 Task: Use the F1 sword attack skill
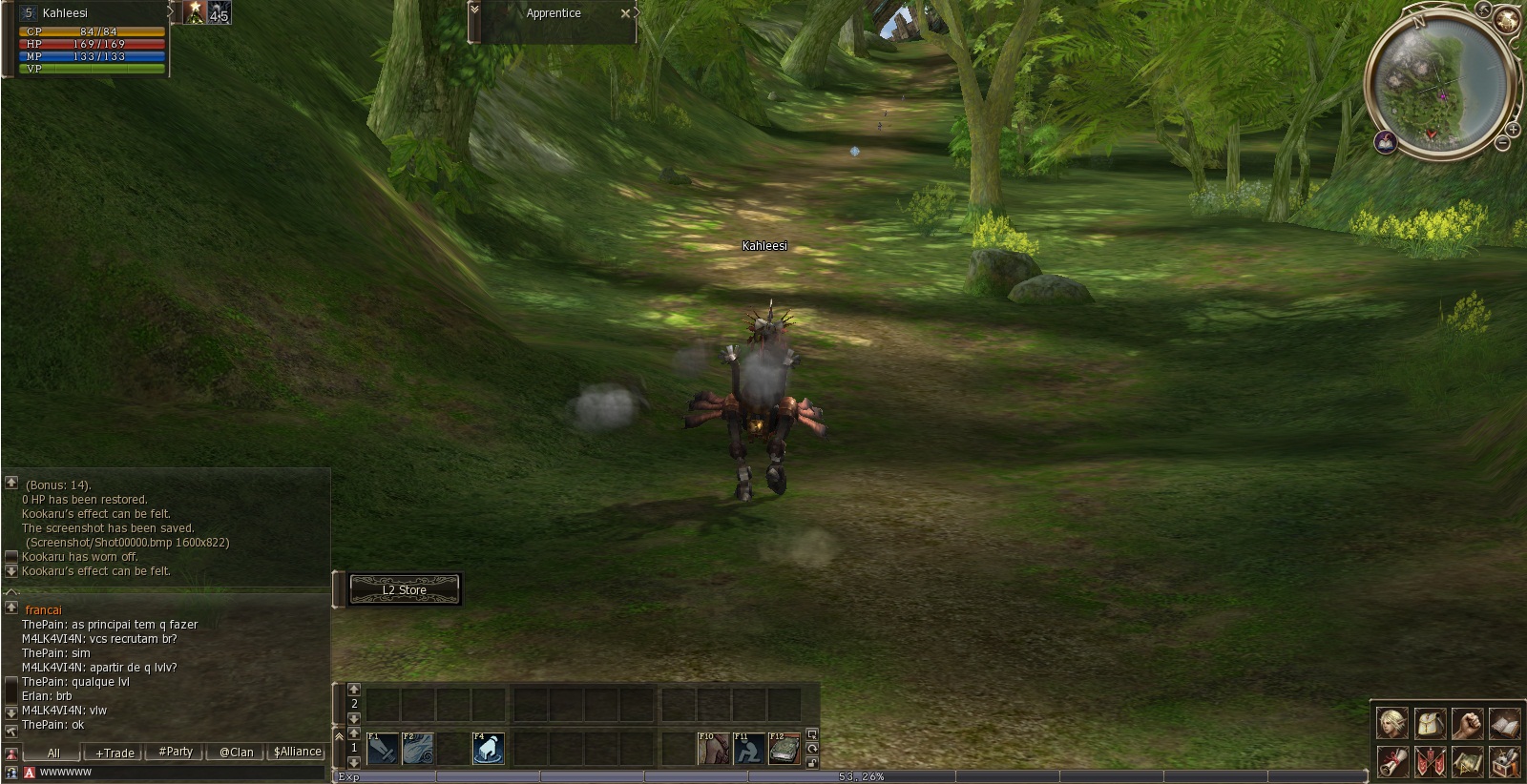pyautogui.click(x=383, y=749)
